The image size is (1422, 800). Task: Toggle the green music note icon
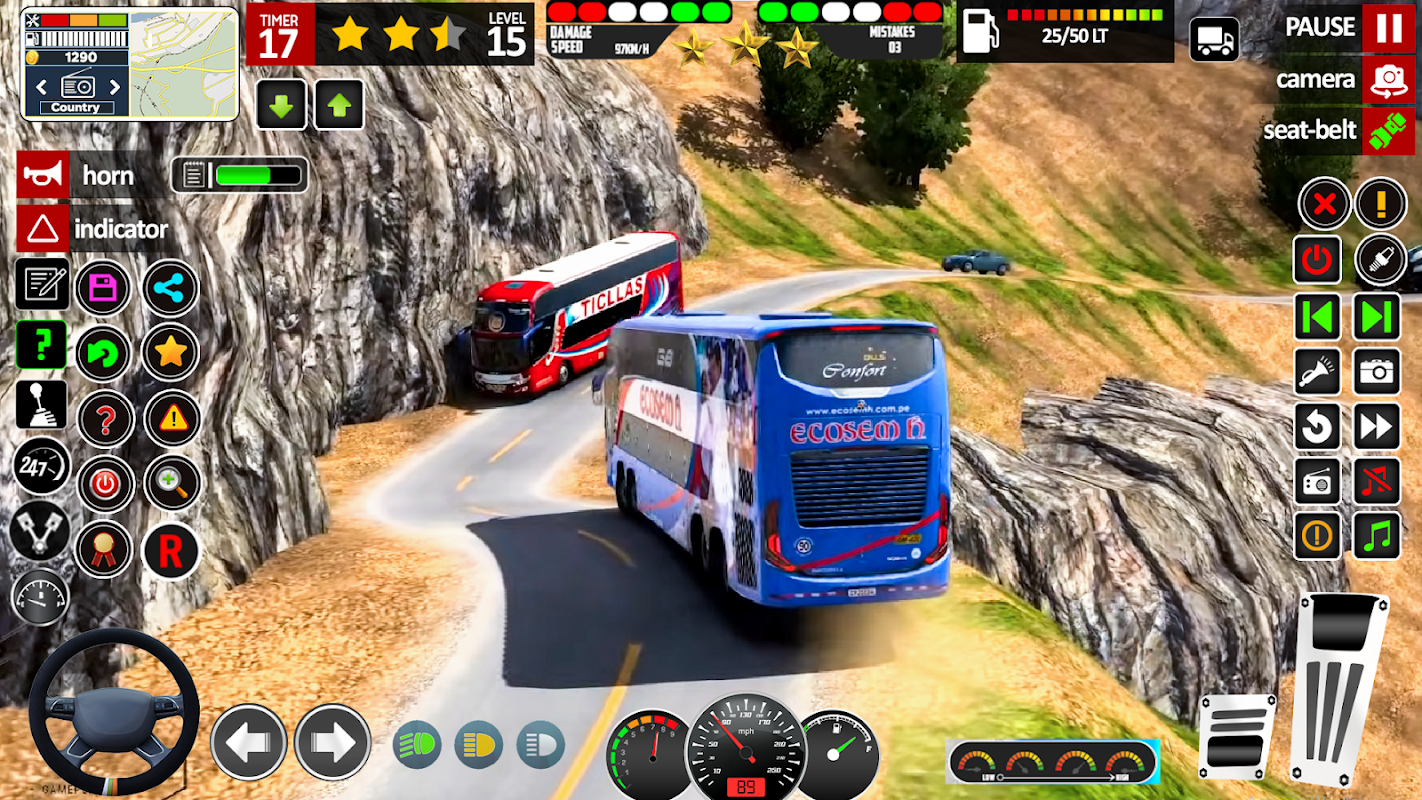(x=1377, y=536)
